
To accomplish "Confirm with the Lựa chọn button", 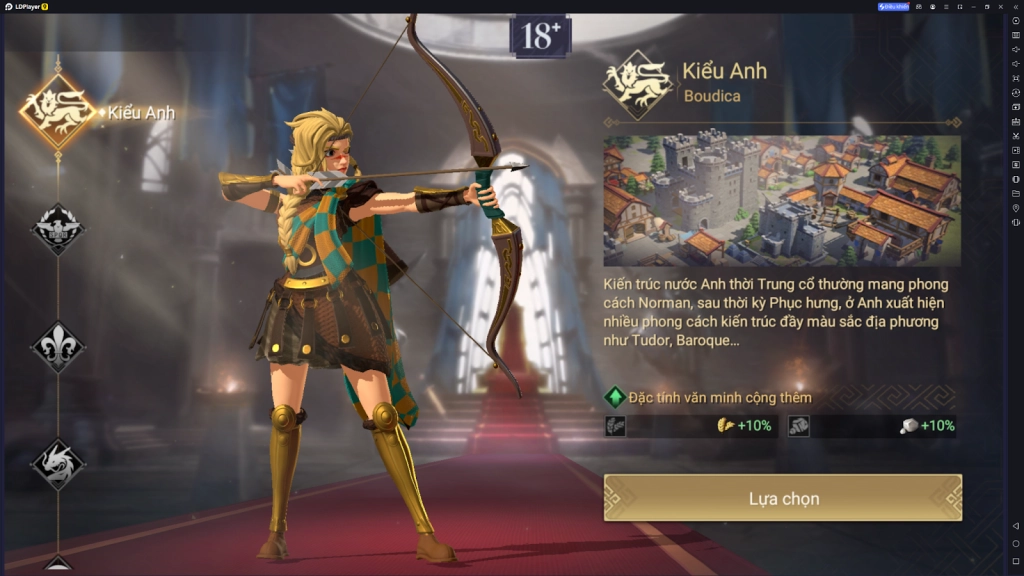I will (783, 498).
